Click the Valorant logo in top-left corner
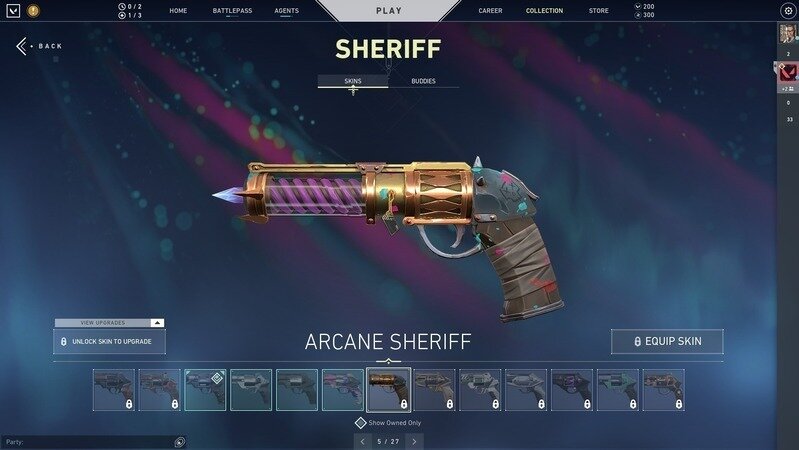 (13, 11)
